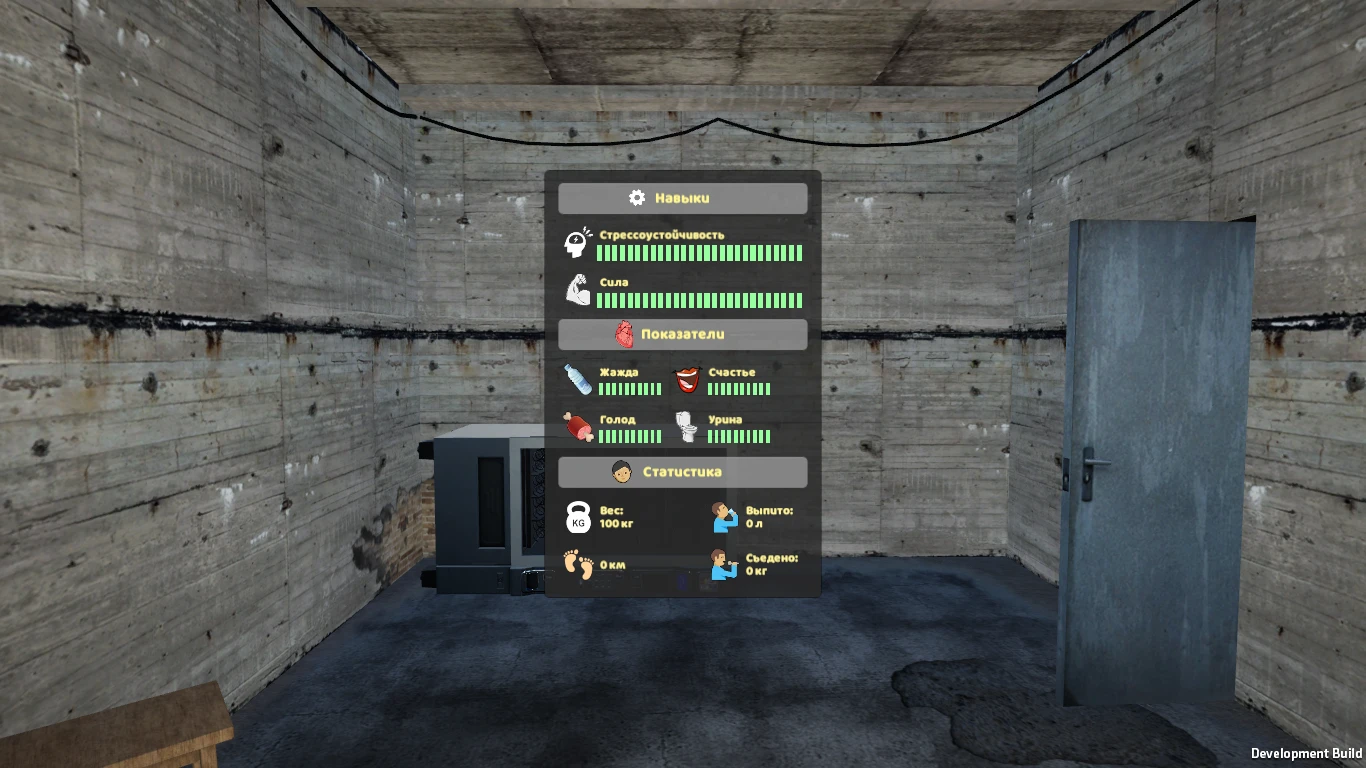Click the toilet icon beside Урина
1366x768 pixels.
coord(688,428)
